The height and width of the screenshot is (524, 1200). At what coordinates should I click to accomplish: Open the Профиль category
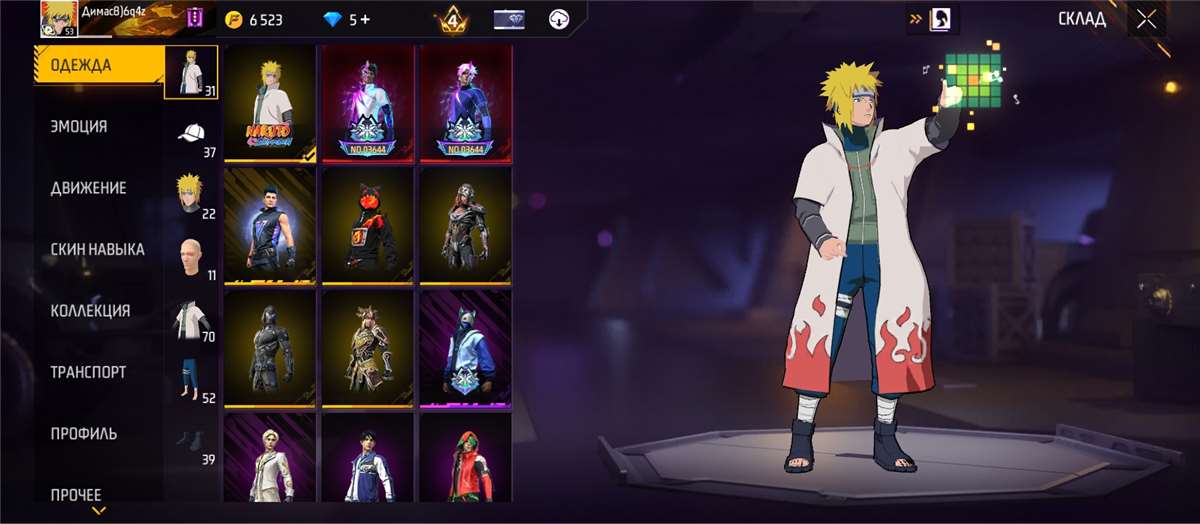[84, 434]
